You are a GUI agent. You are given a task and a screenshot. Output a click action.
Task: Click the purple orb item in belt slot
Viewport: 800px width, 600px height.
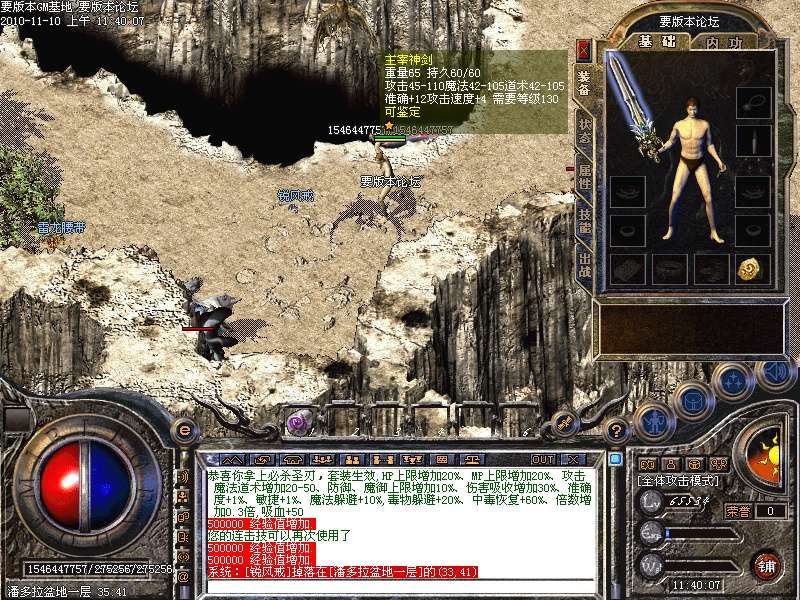297,422
